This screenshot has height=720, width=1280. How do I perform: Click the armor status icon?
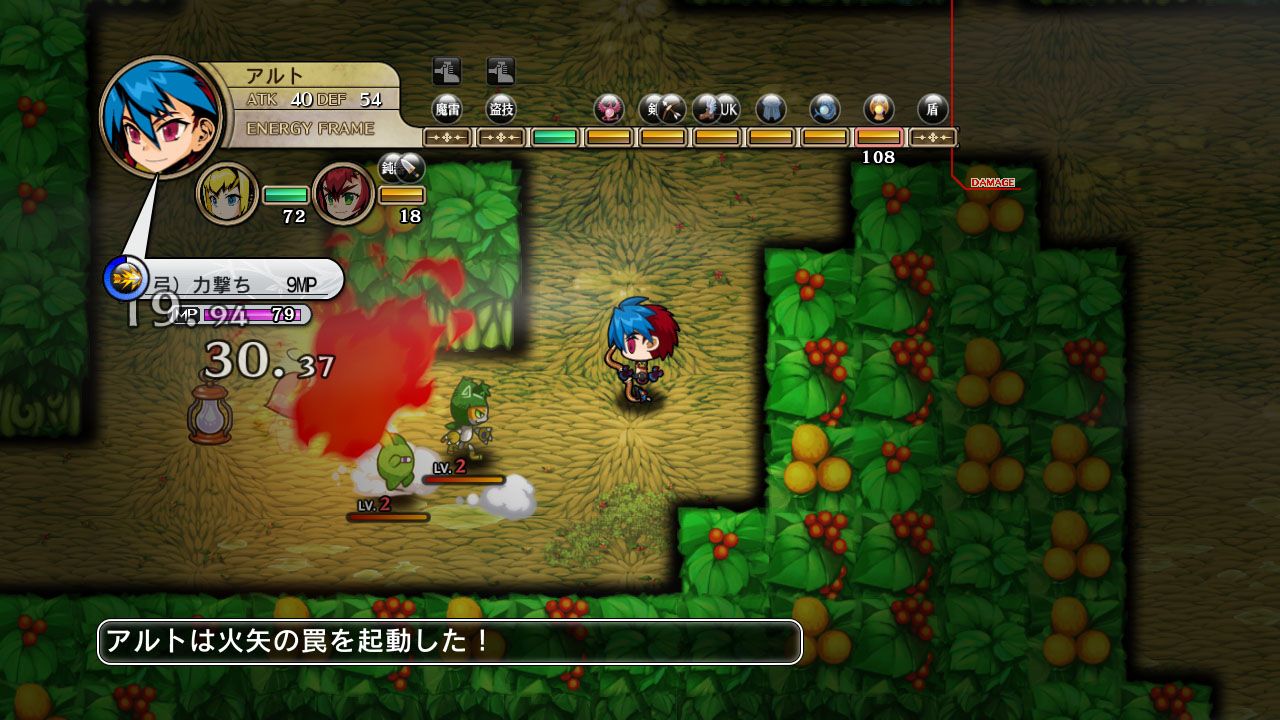tap(770, 108)
